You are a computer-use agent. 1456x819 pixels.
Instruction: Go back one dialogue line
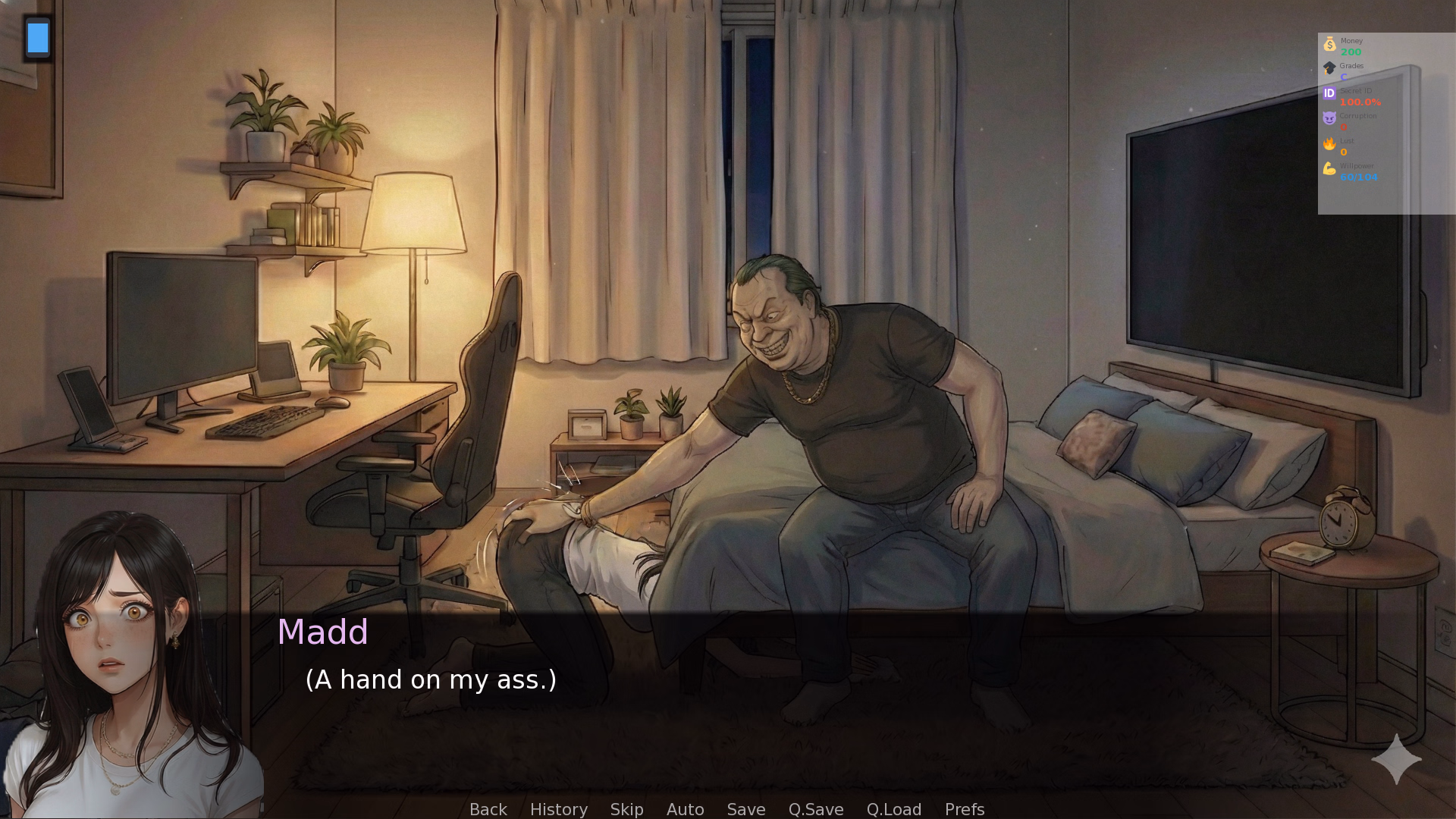488,809
